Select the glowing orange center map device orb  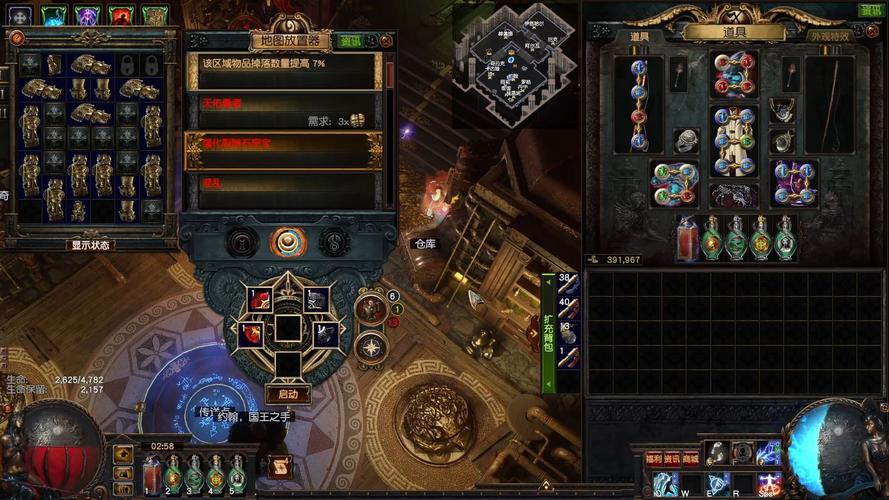(x=288, y=242)
